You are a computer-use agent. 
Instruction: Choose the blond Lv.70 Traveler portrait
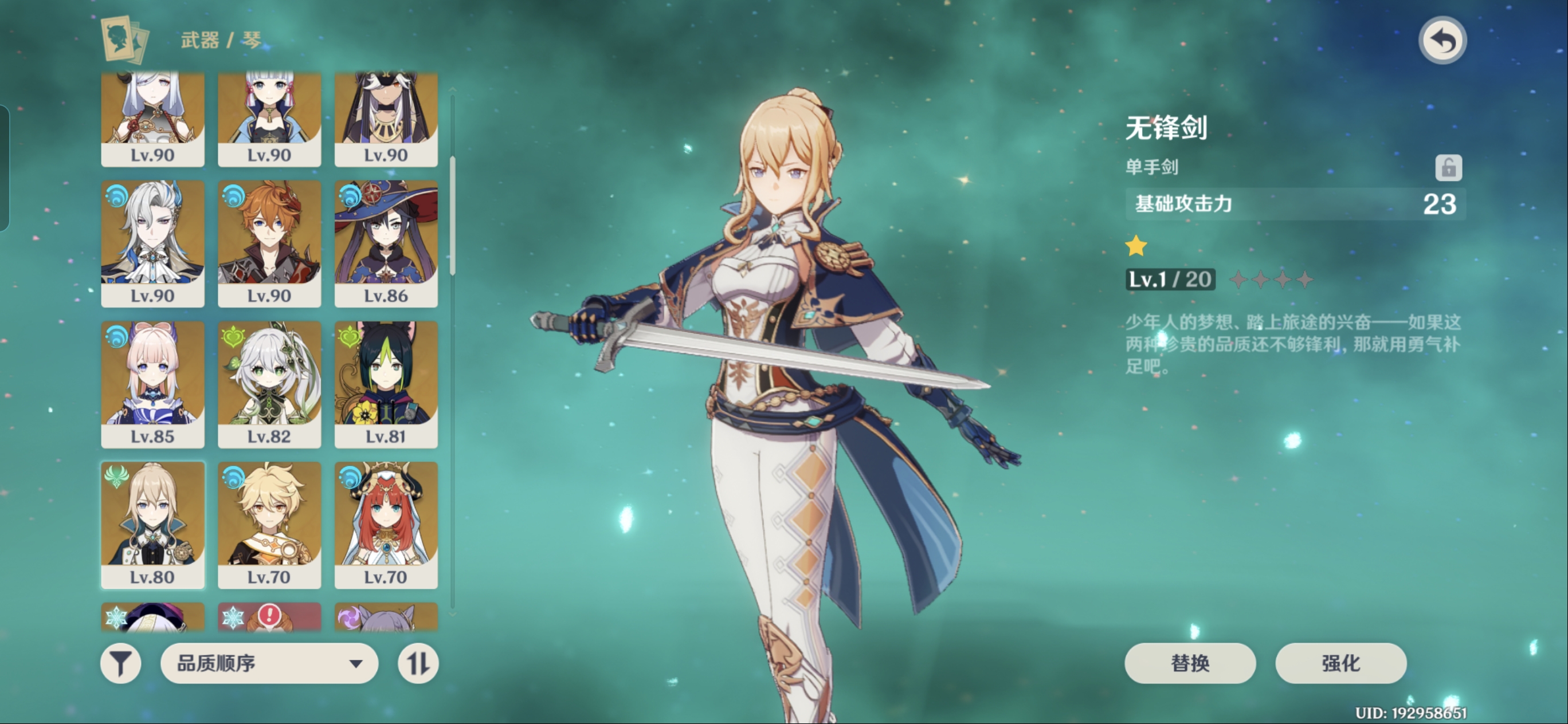269,525
